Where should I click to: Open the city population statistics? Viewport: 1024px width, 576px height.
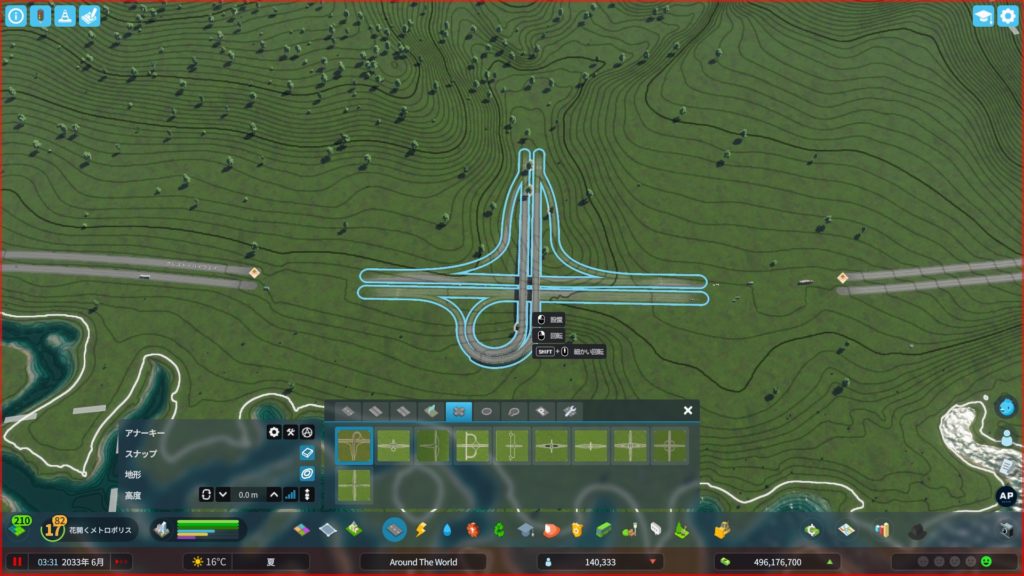coord(600,562)
